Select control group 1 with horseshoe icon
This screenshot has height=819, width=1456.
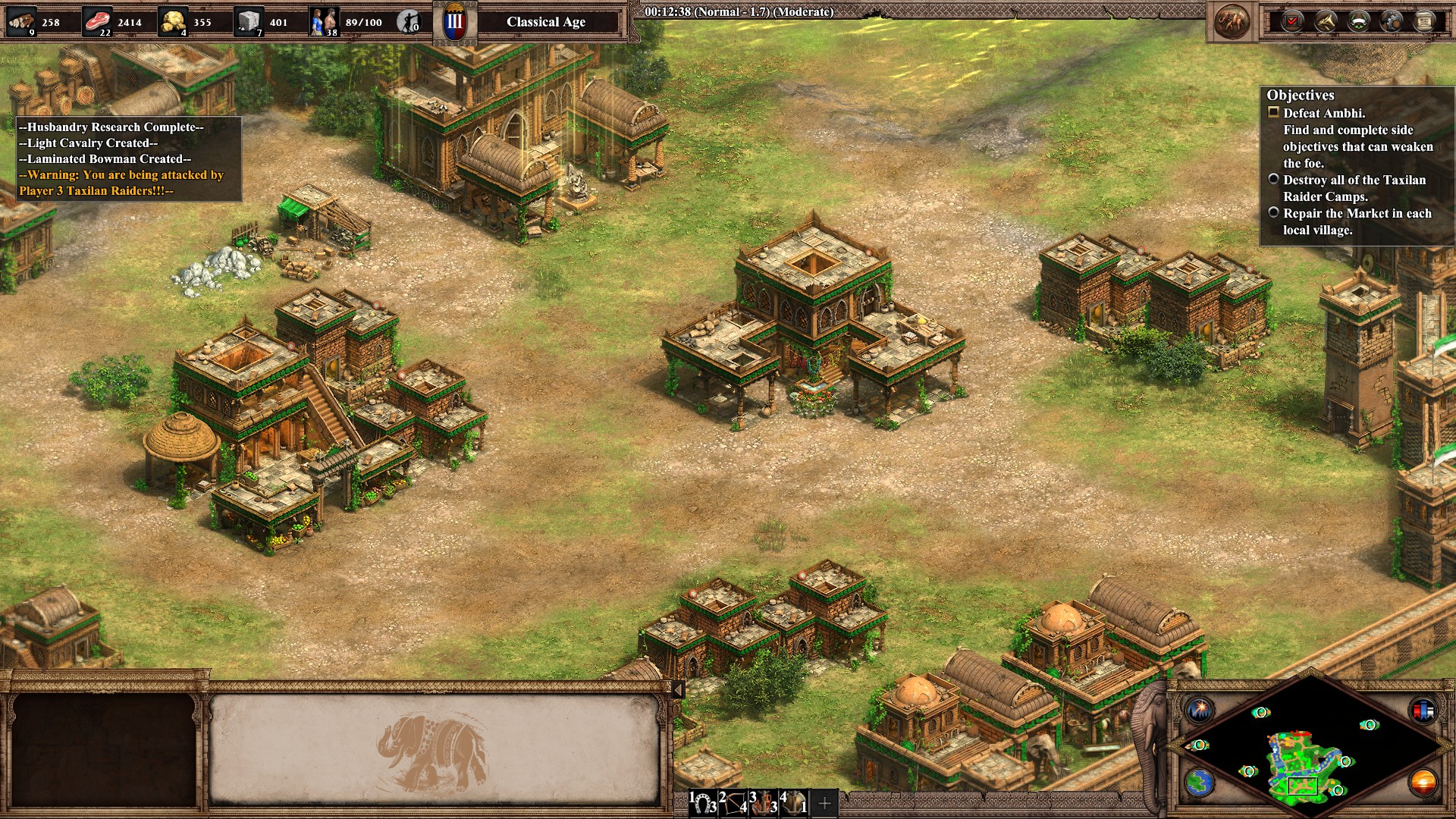point(703,802)
